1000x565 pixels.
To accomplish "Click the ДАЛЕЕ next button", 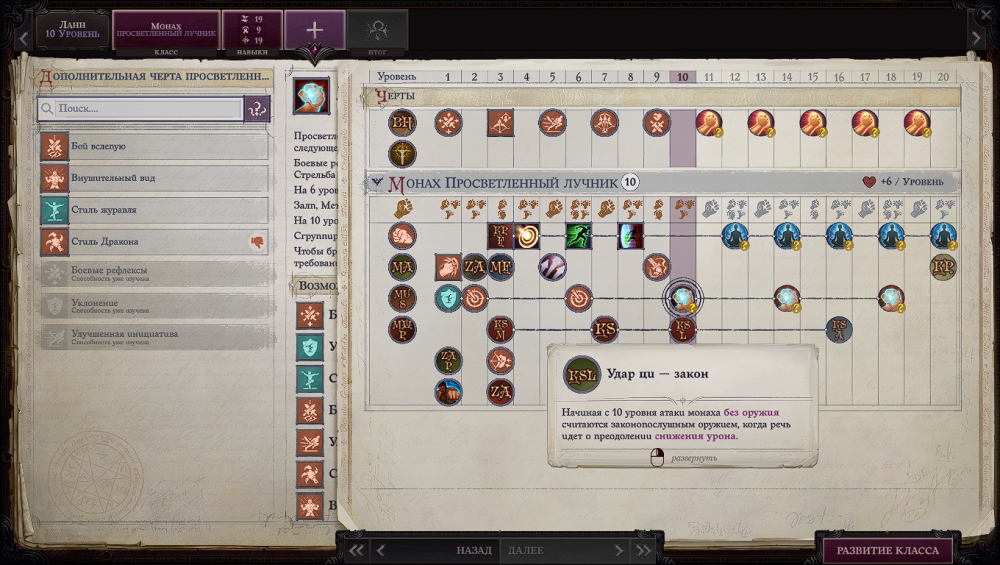I will coord(526,550).
